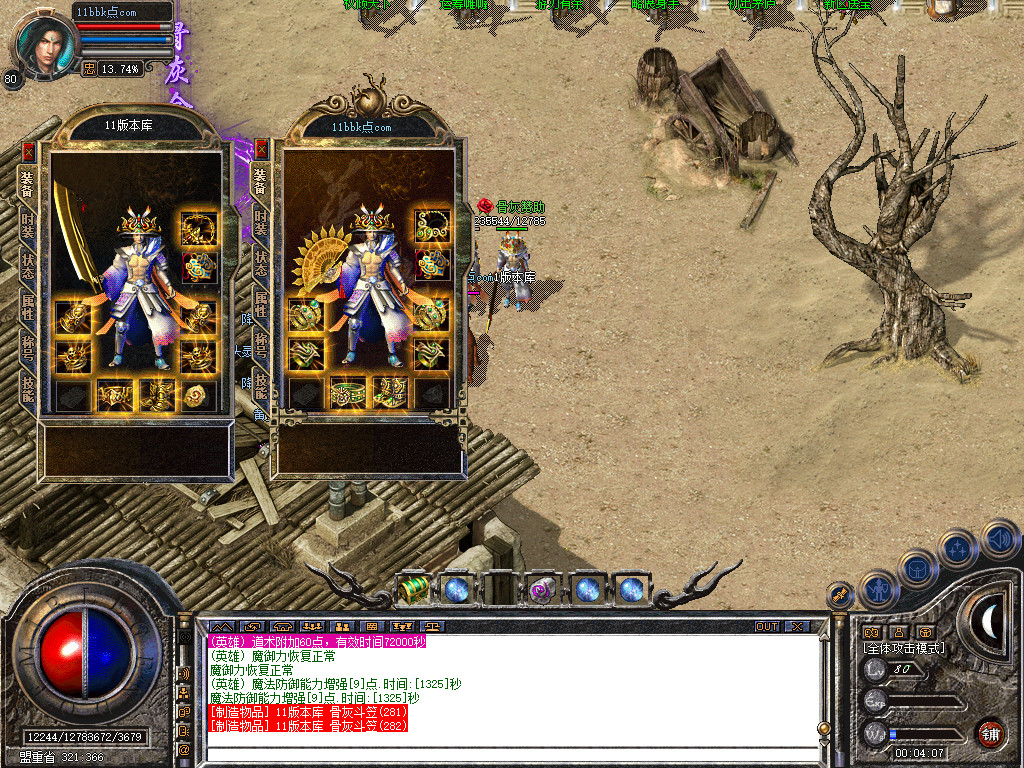
Task: Click the OUT button on the chat bar
Action: tap(766, 627)
